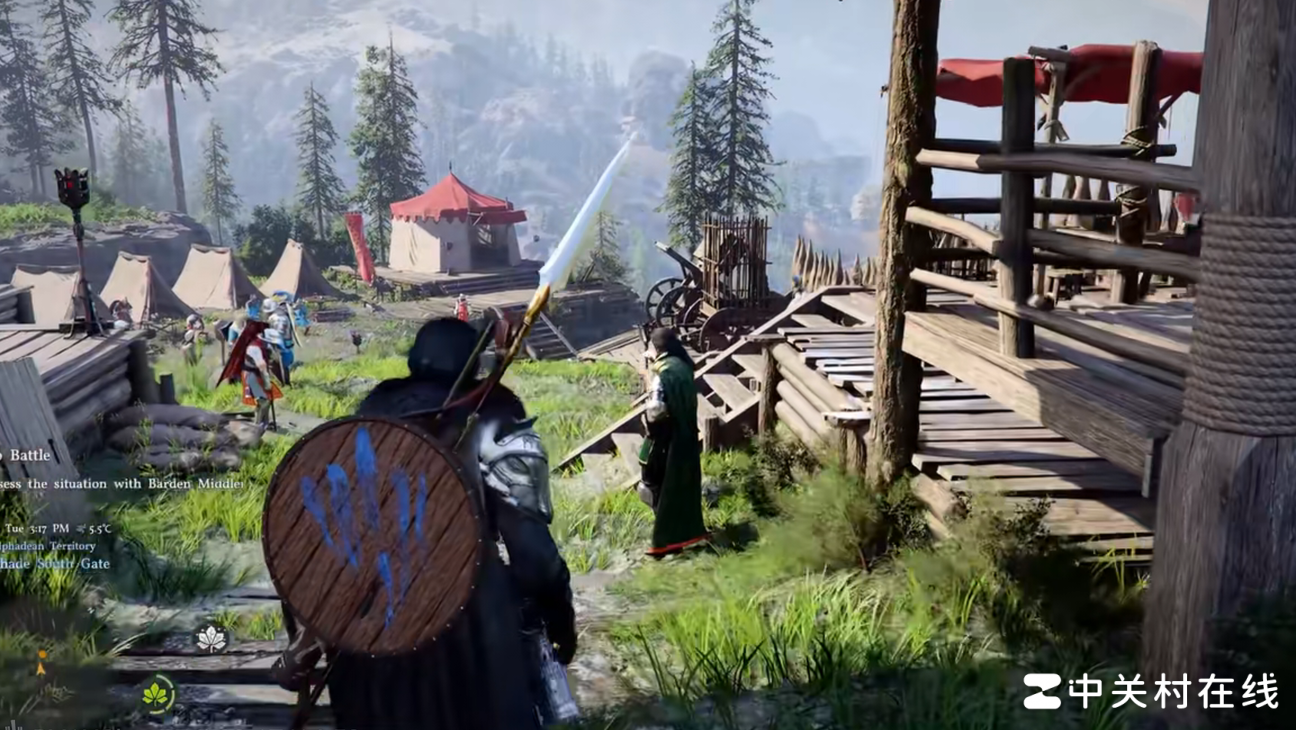Activate the green leaf ability icon

pyautogui.click(x=157, y=694)
